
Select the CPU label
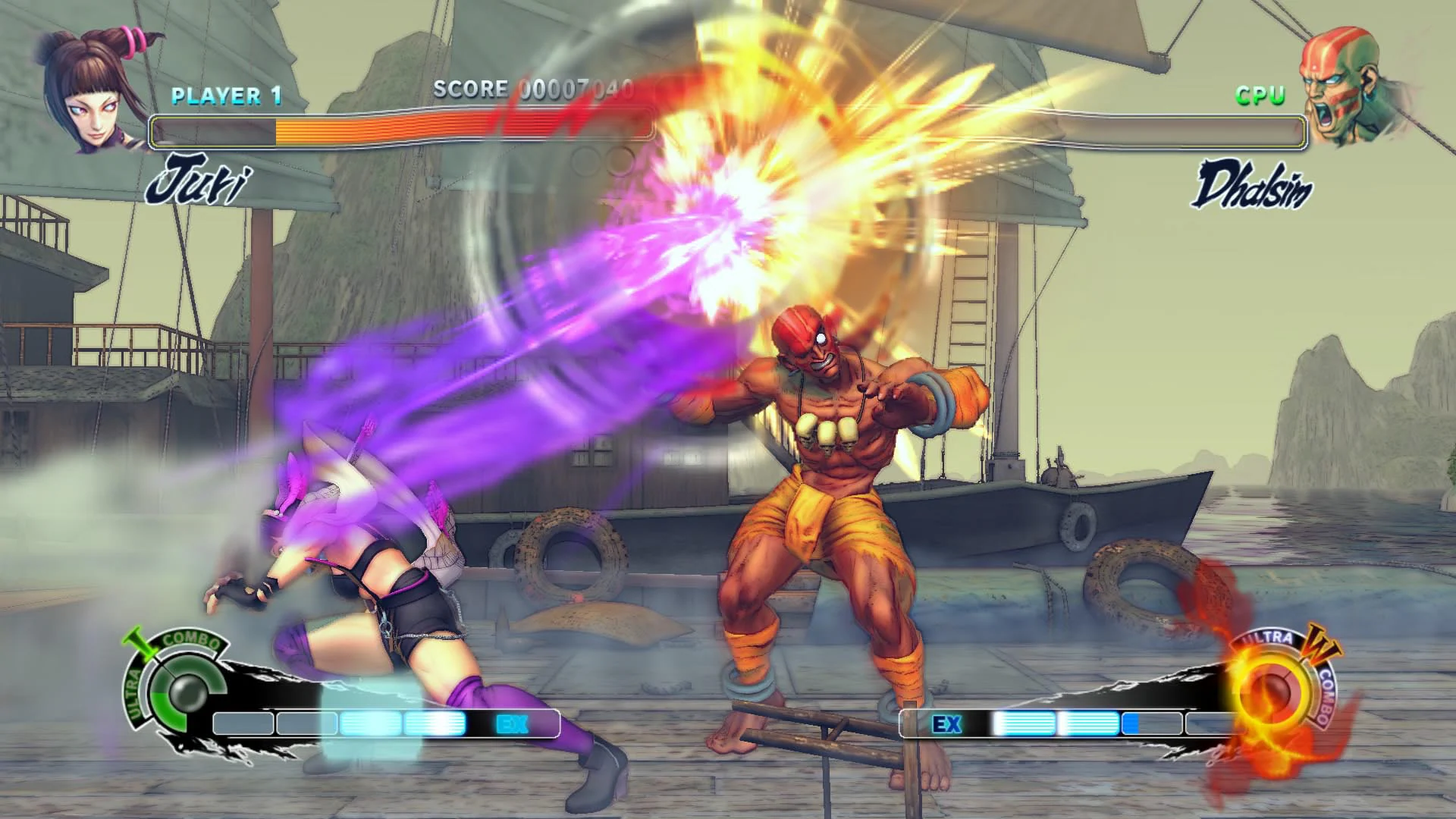point(1259,95)
